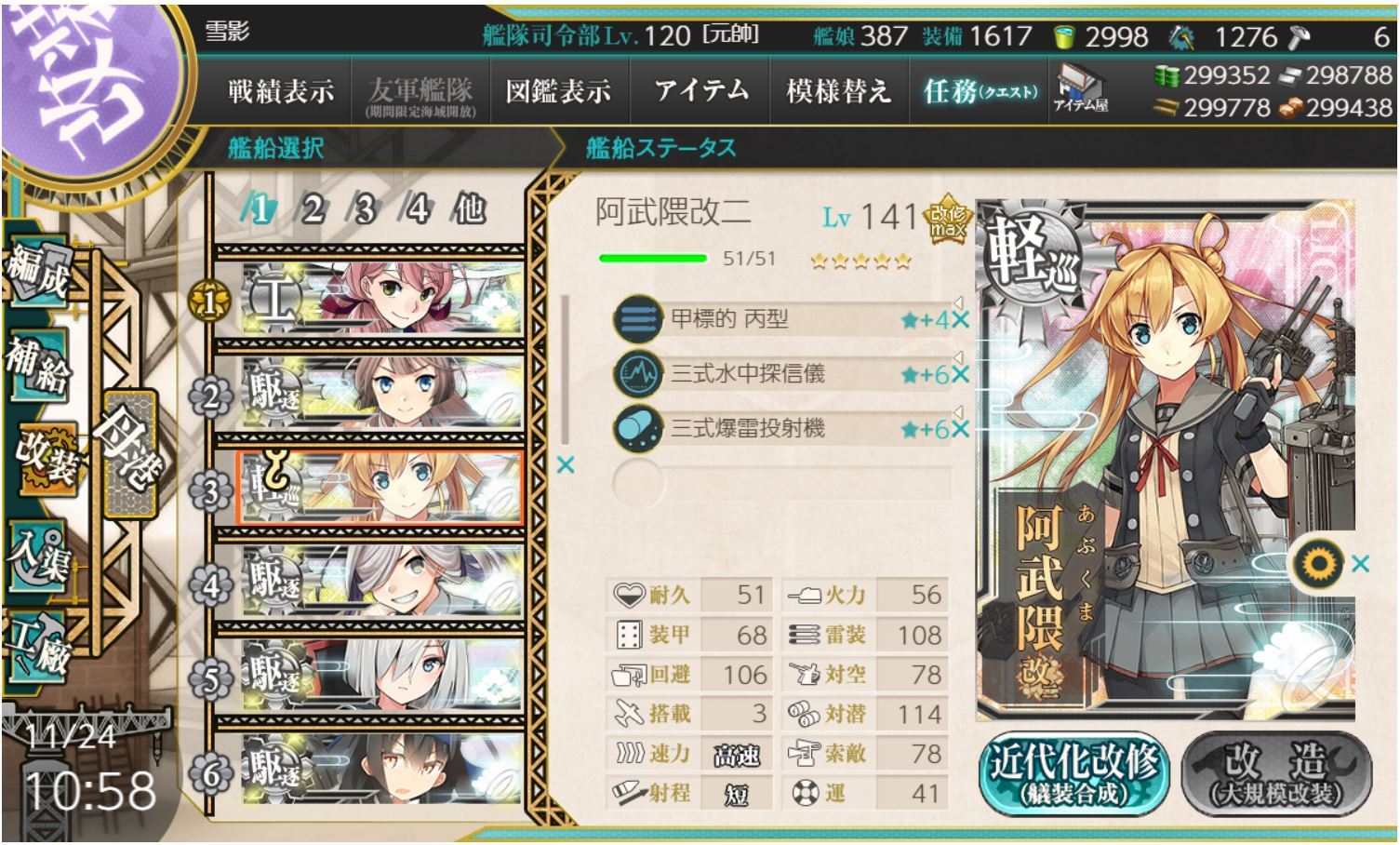Image resolution: width=1400 pixels, height=845 pixels.
Task: Open the 模様替え furniture menu
Action: [x=838, y=91]
